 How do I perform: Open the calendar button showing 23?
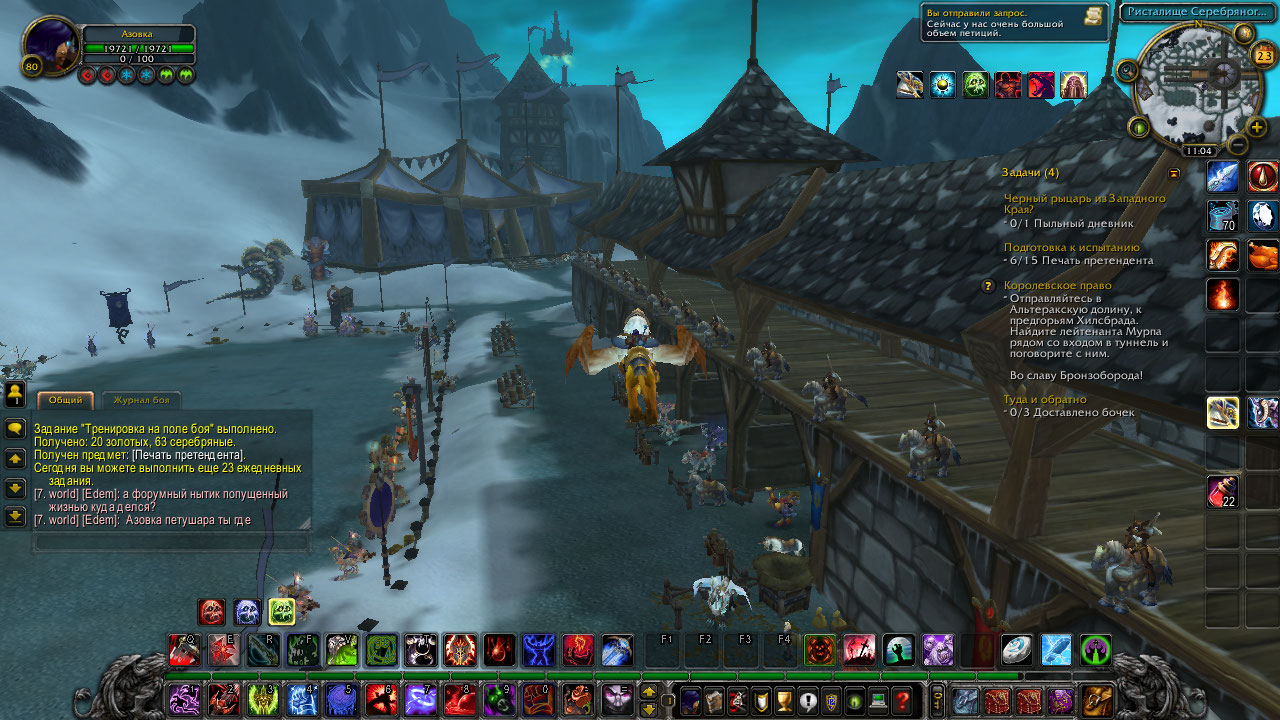click(x=1264, y=56)
